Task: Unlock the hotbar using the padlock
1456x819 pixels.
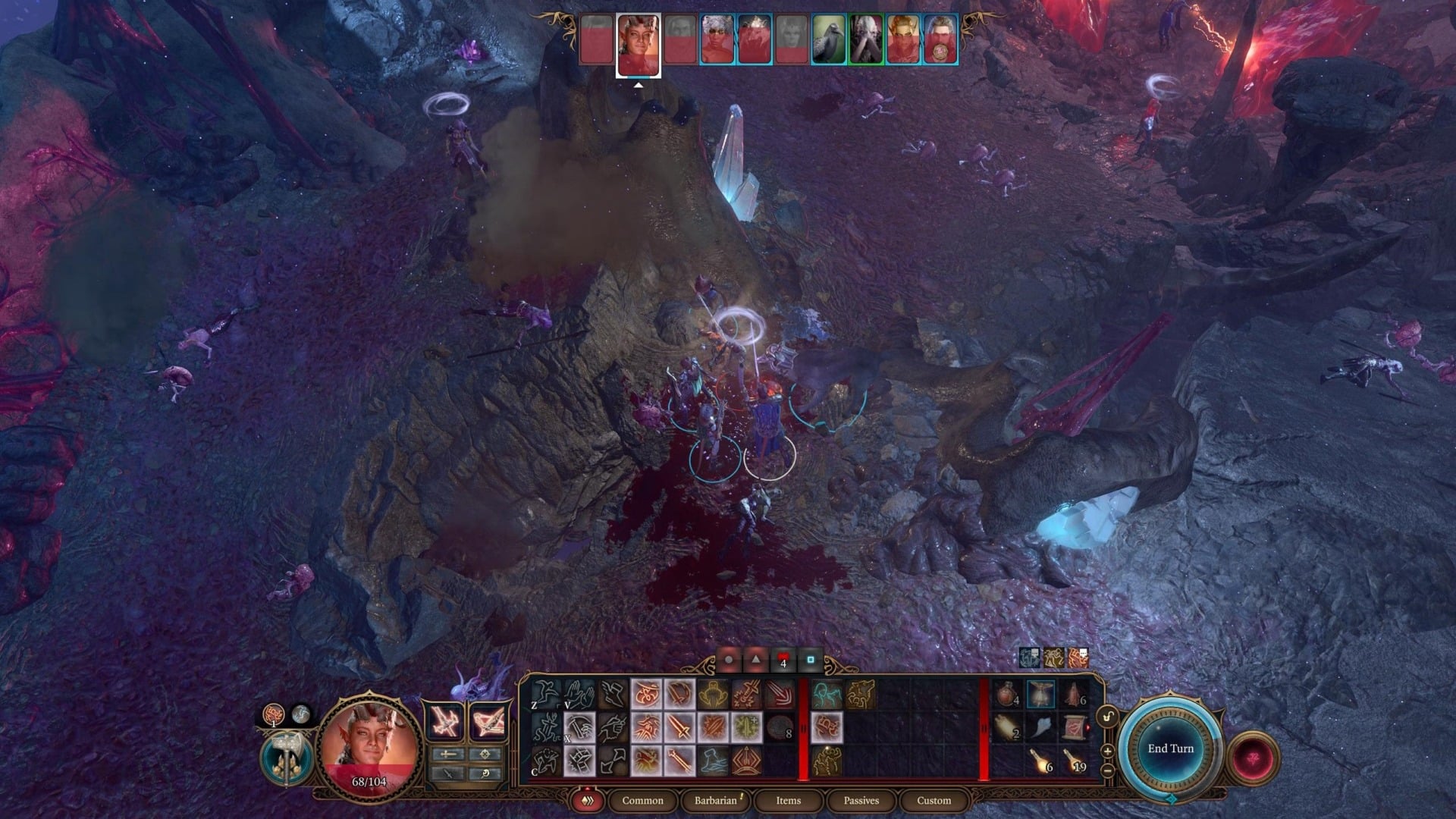Action: (x=1107, y=715)
